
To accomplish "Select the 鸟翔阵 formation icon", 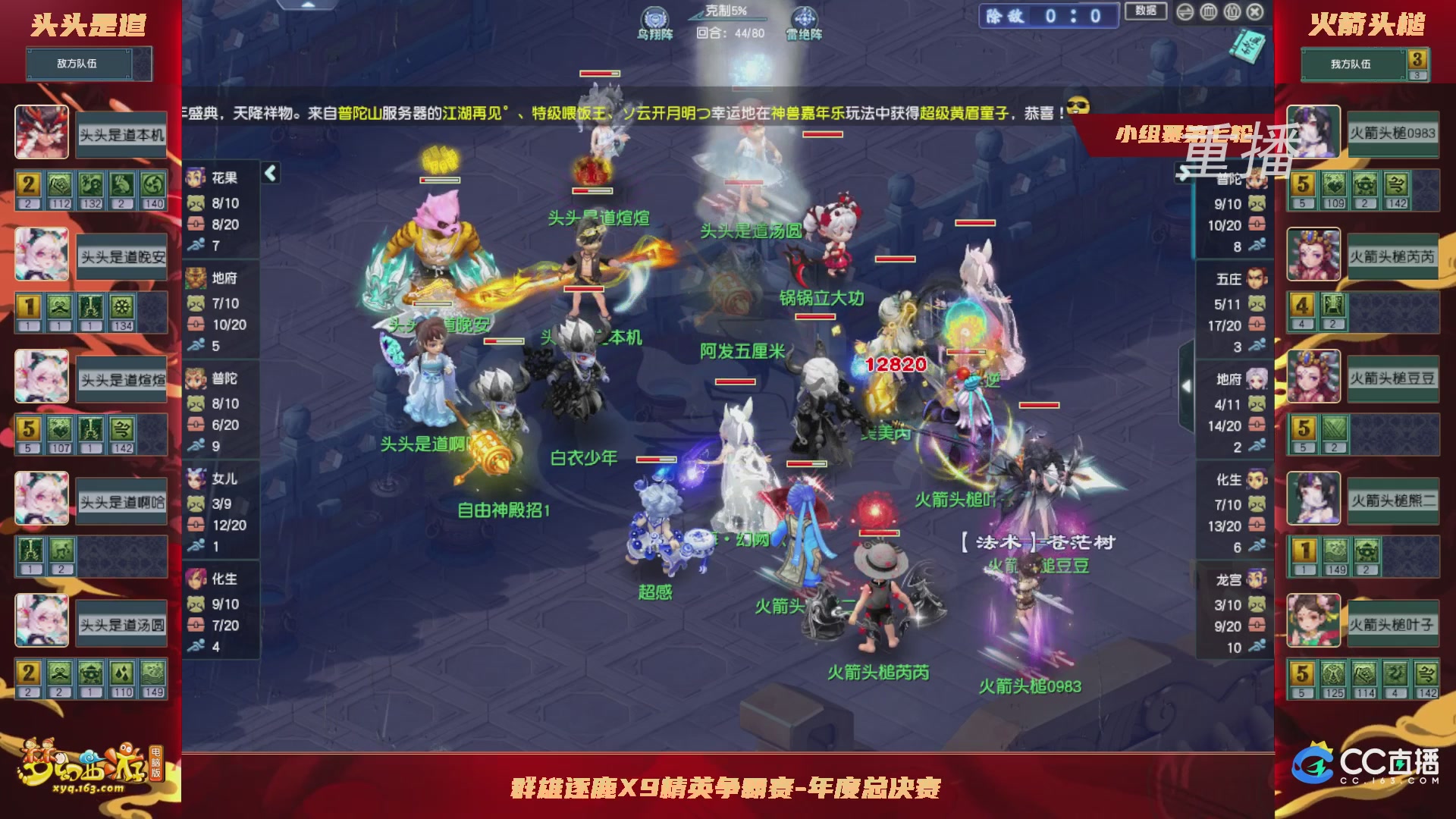I will [654, 15].
